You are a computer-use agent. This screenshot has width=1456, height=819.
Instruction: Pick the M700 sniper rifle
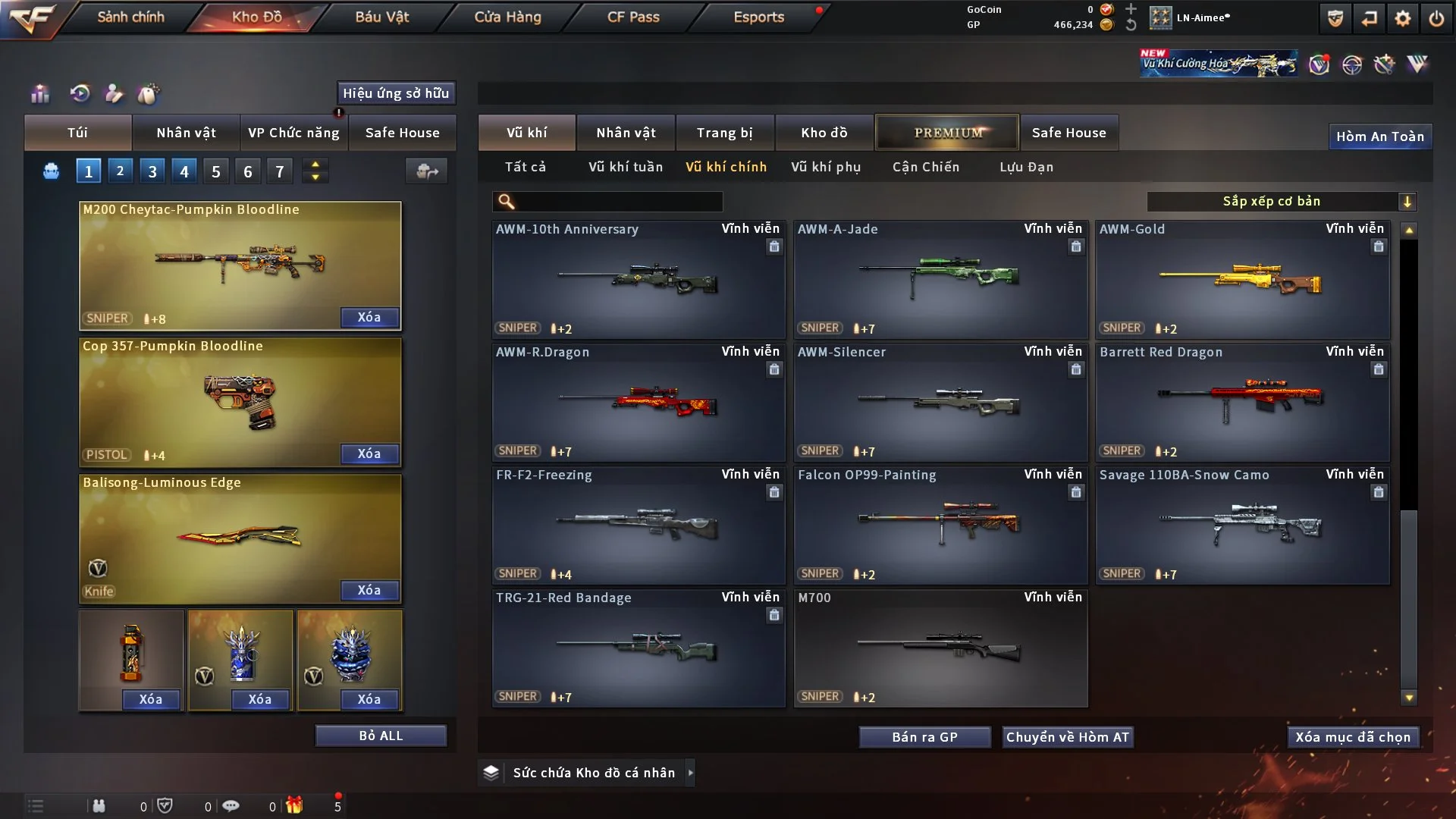point(940,648)
